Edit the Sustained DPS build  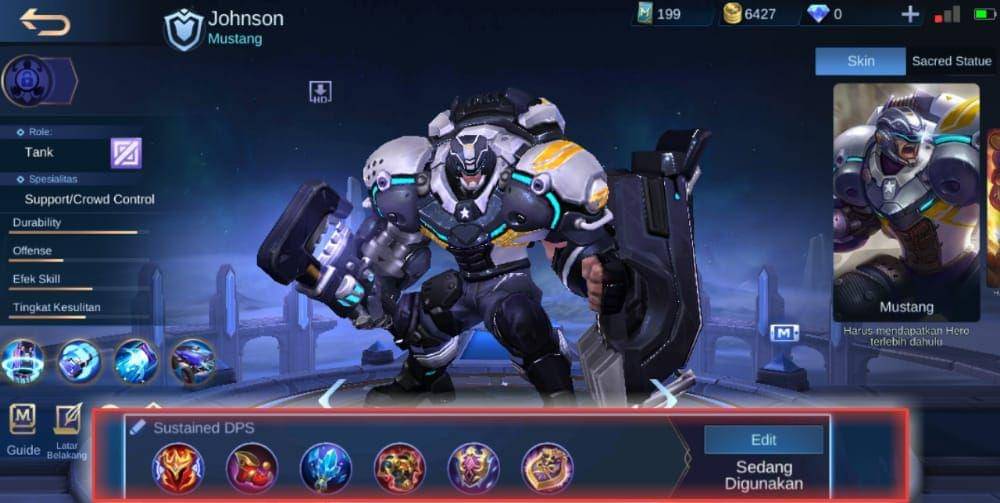pos(763,440)
